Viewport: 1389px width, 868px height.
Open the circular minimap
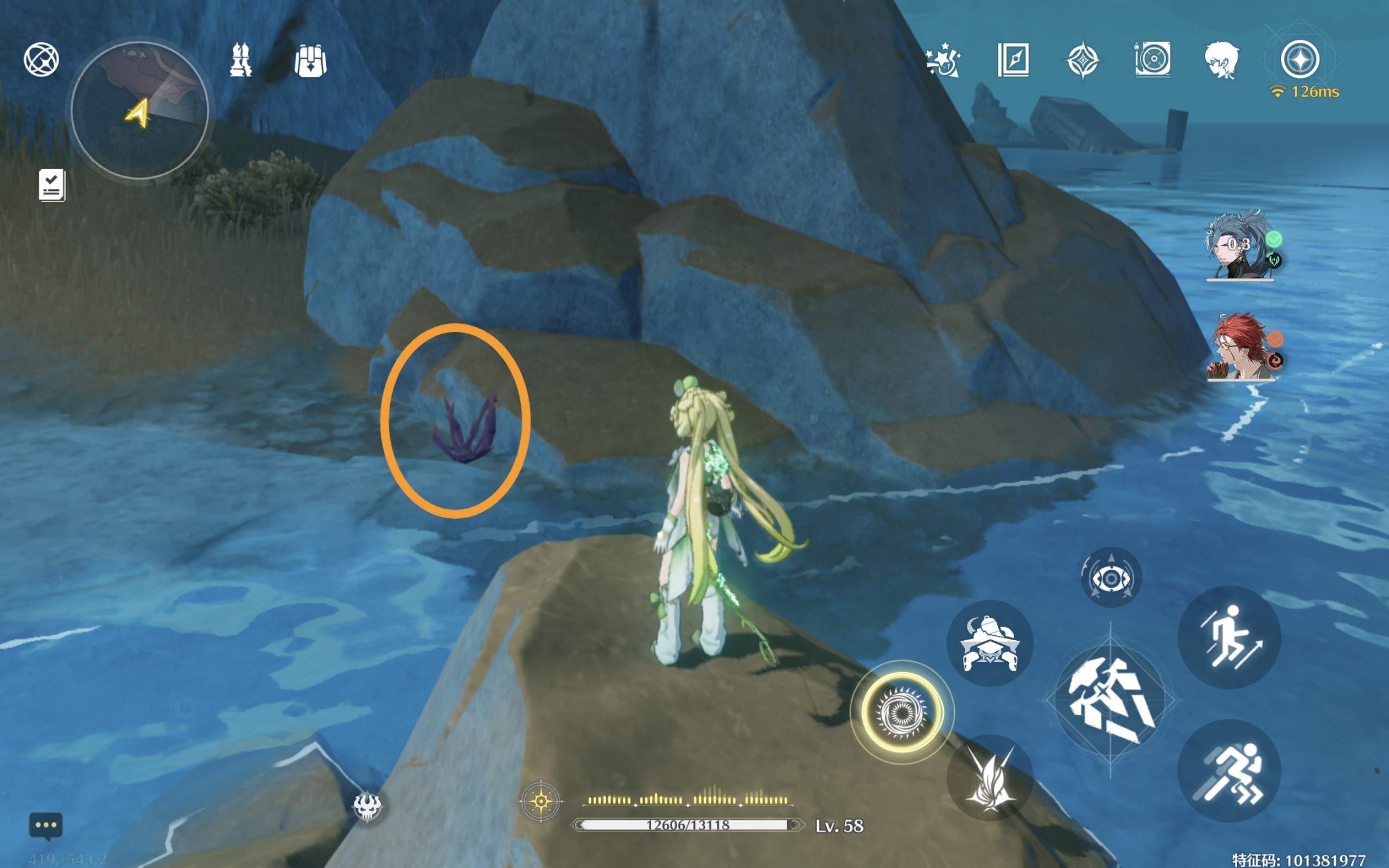[139, 110]
